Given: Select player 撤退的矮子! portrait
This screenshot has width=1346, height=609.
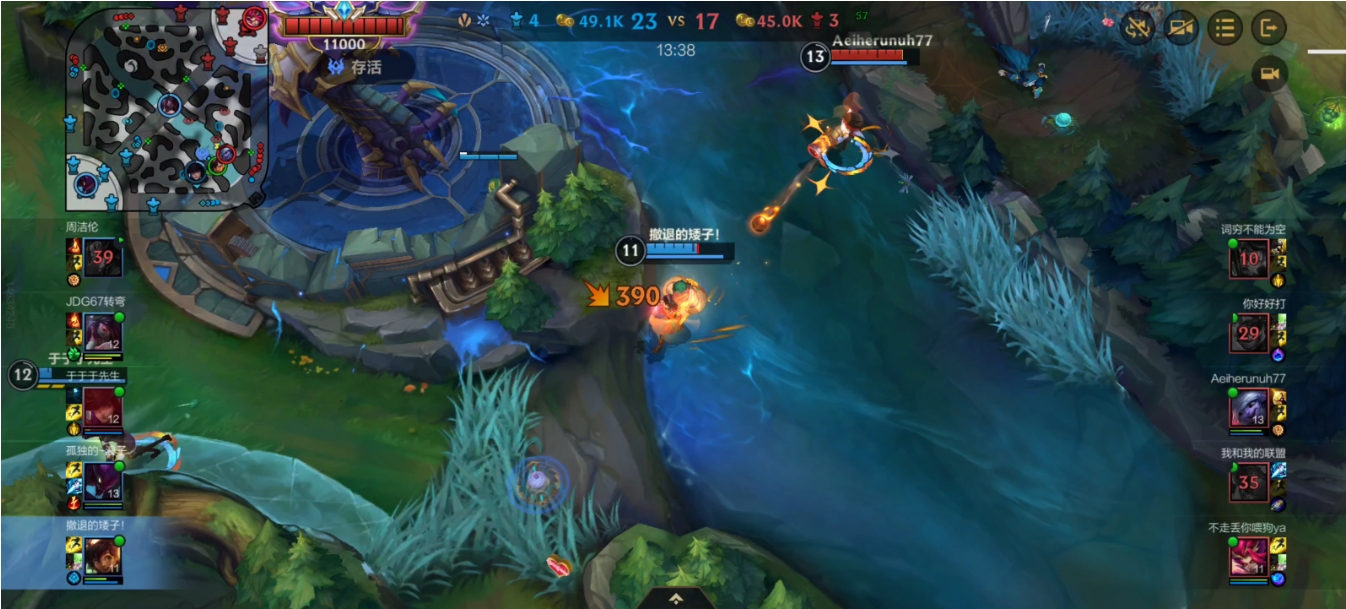Looking at the screenshot, I should [103, 555].
